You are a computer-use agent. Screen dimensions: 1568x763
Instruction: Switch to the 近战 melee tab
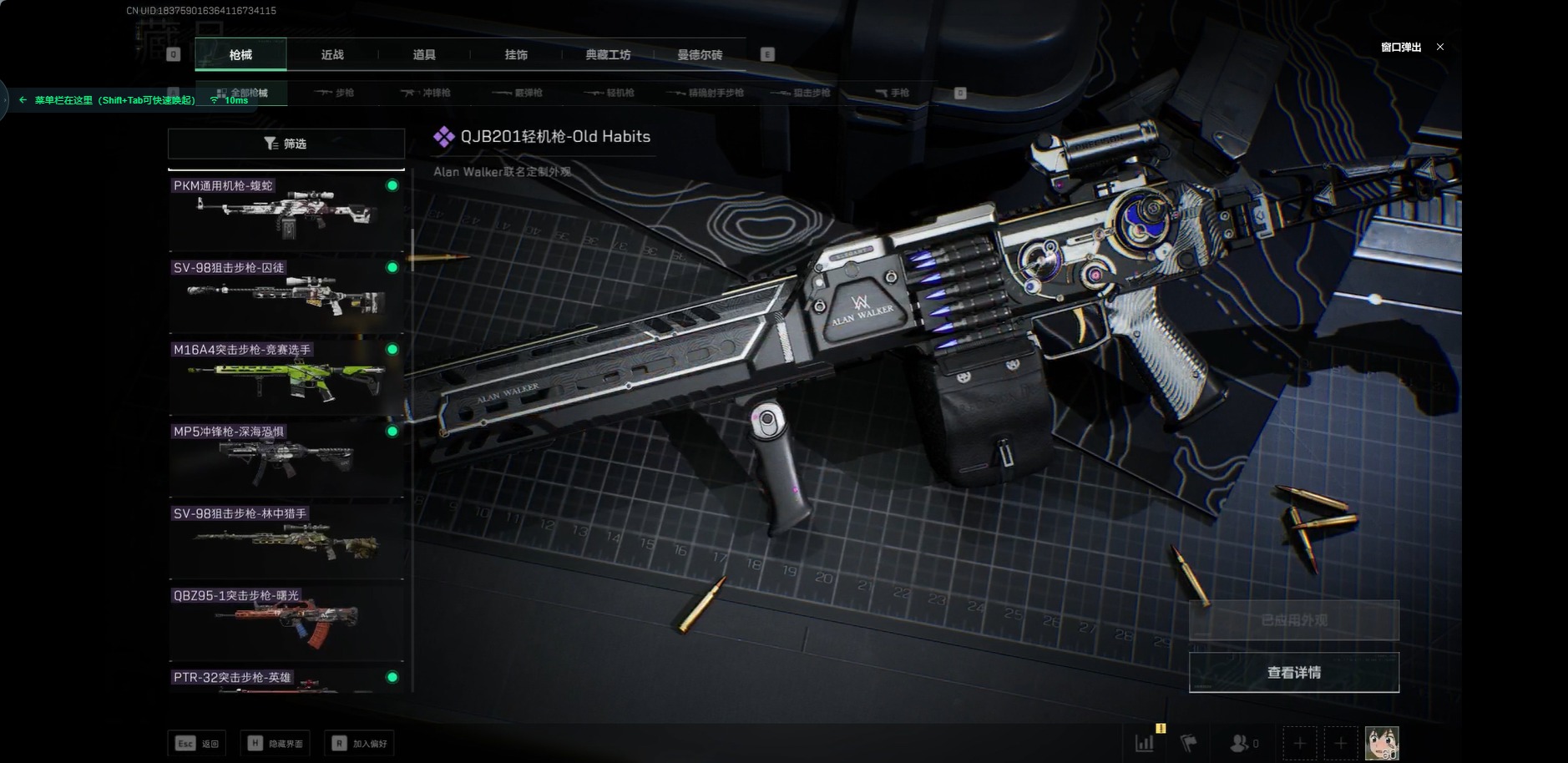coord(332,55)
